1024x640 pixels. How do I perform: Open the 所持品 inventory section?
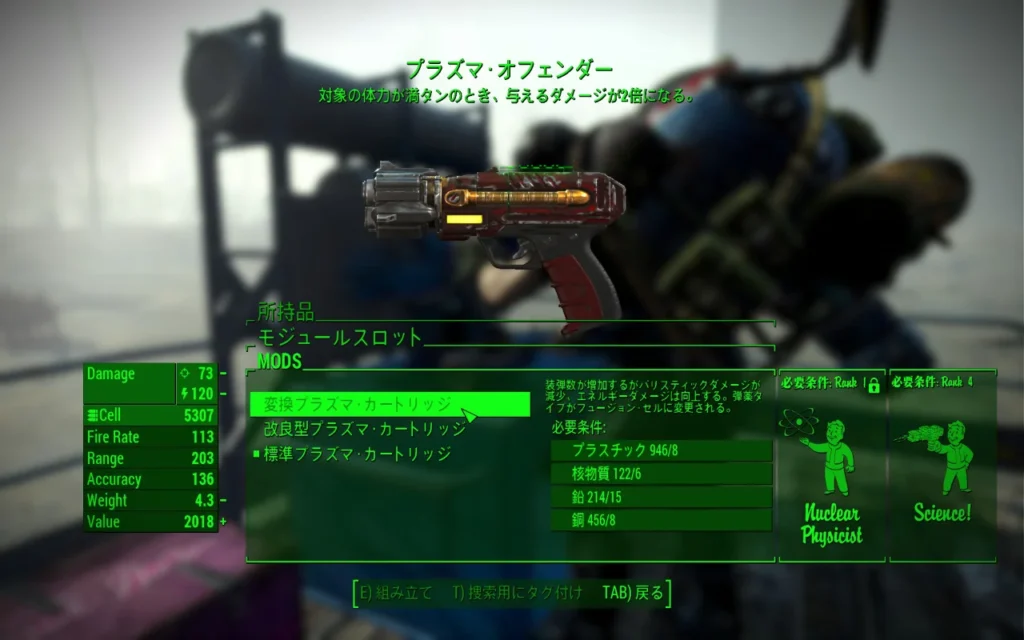(287, 312)
